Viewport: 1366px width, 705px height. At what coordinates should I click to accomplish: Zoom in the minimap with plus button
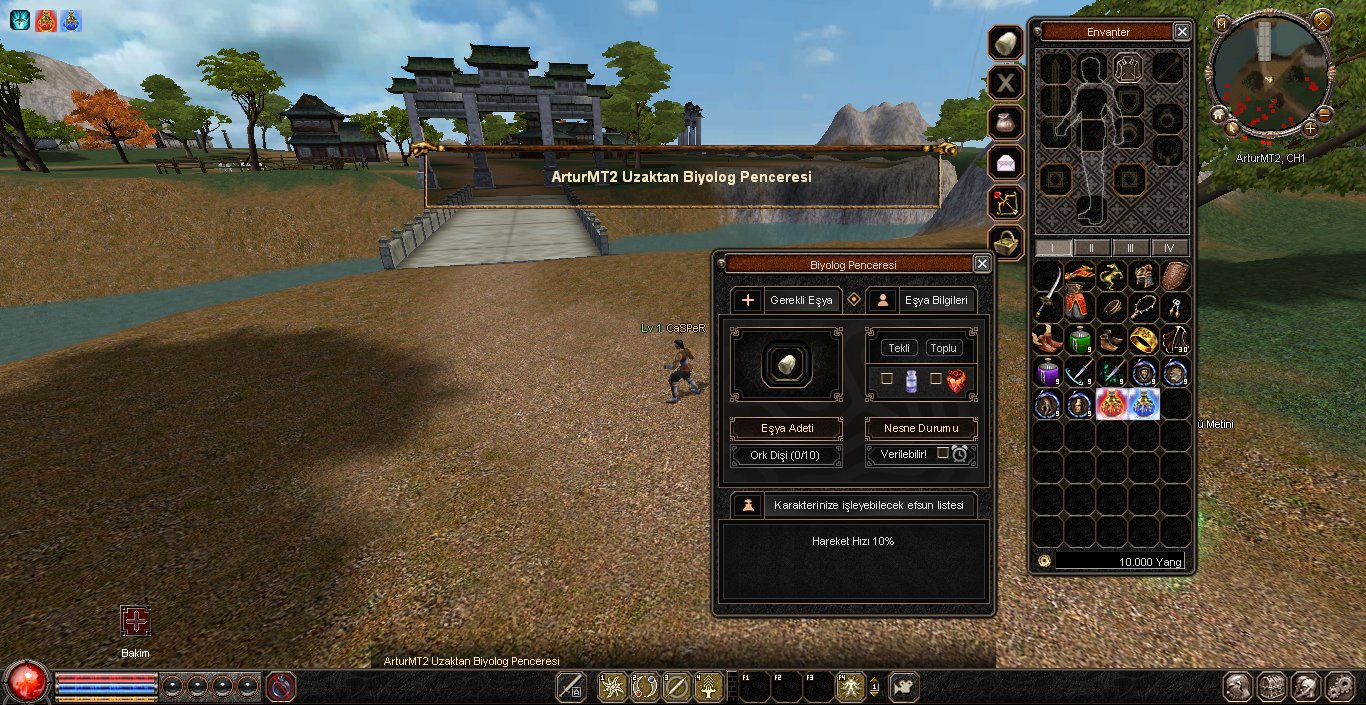pos(1310,128)
